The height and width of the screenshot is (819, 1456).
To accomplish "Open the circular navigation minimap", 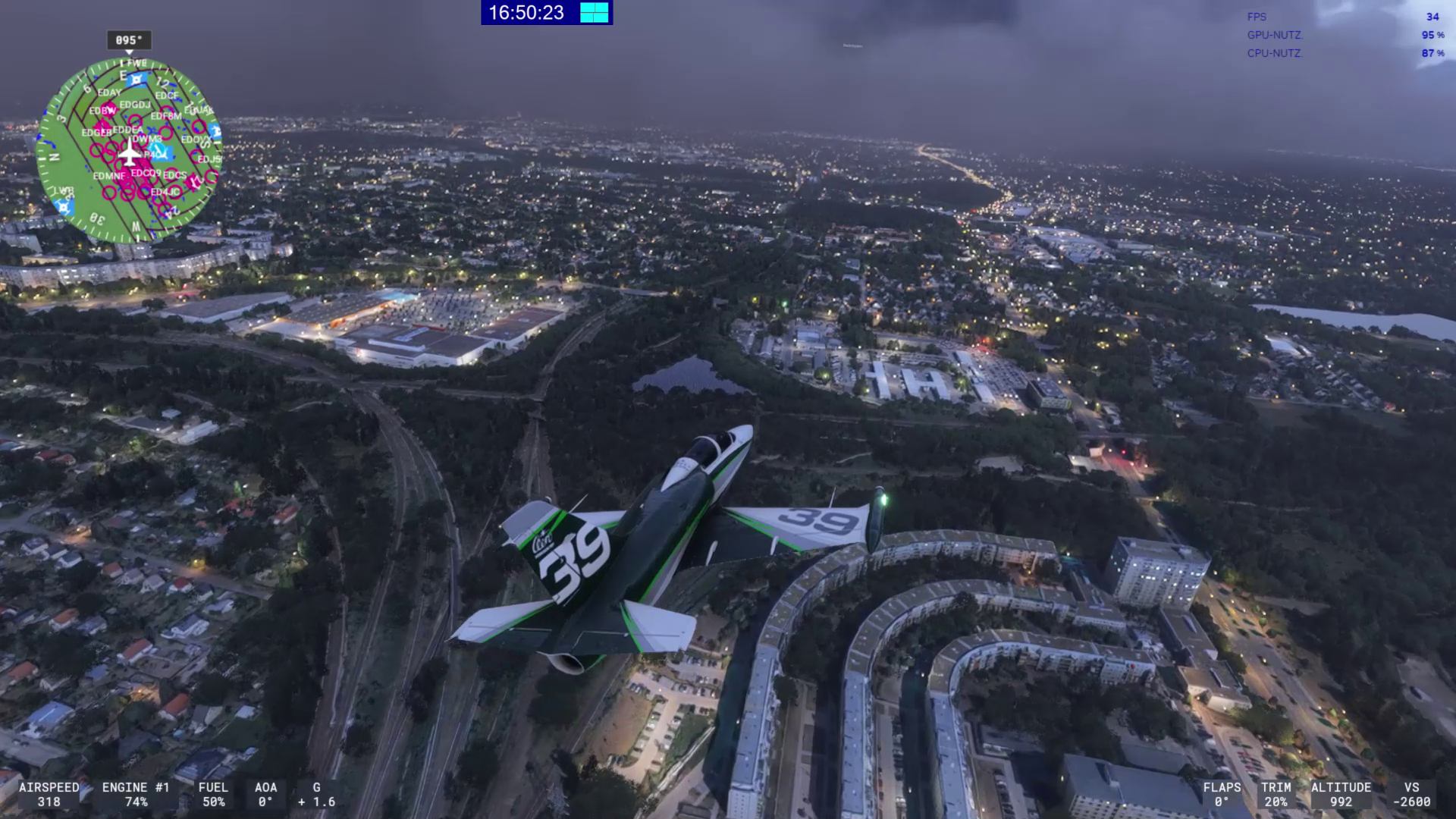I will 128,150.
